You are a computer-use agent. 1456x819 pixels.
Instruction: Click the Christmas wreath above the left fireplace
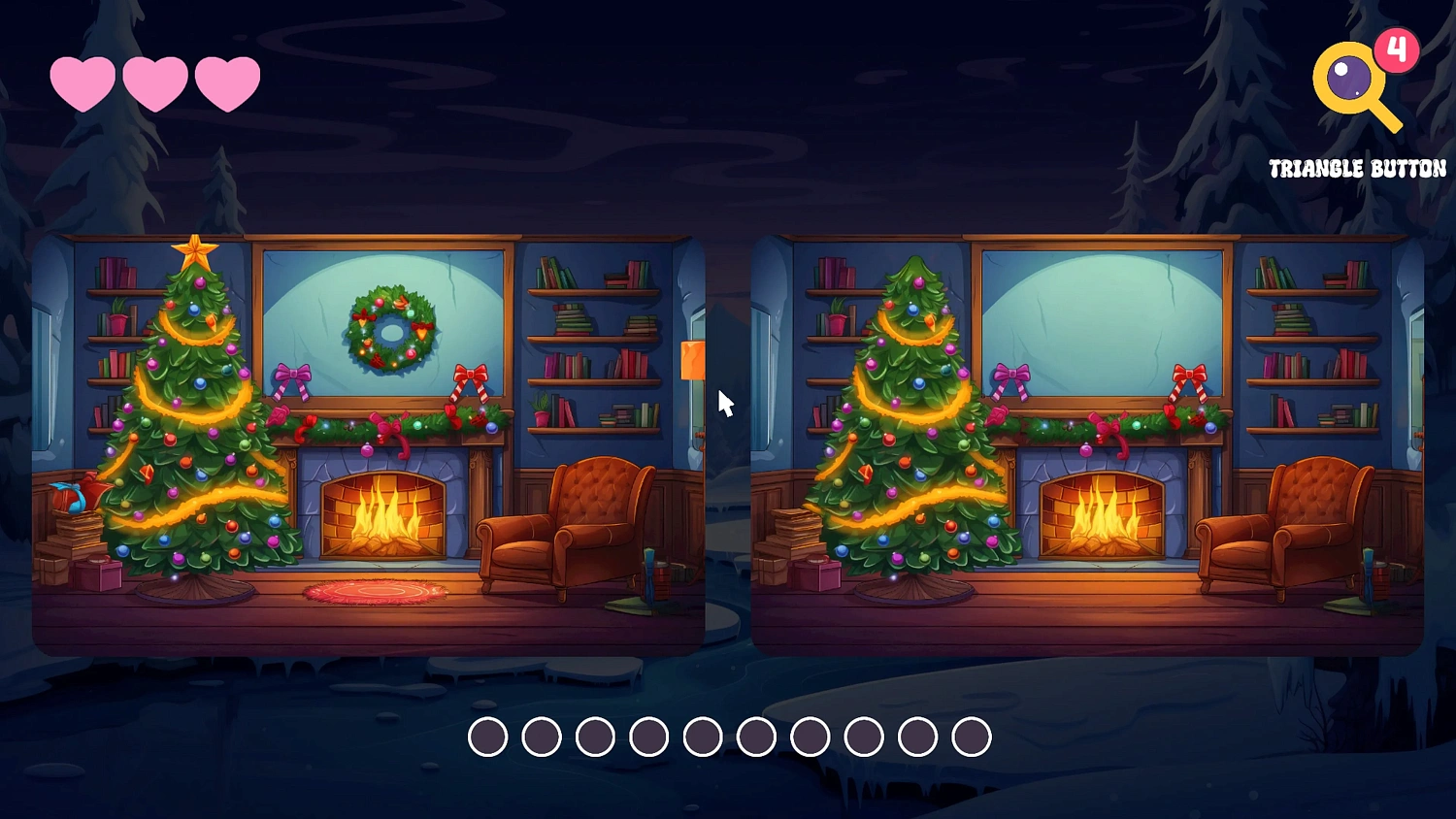point(390,333)
